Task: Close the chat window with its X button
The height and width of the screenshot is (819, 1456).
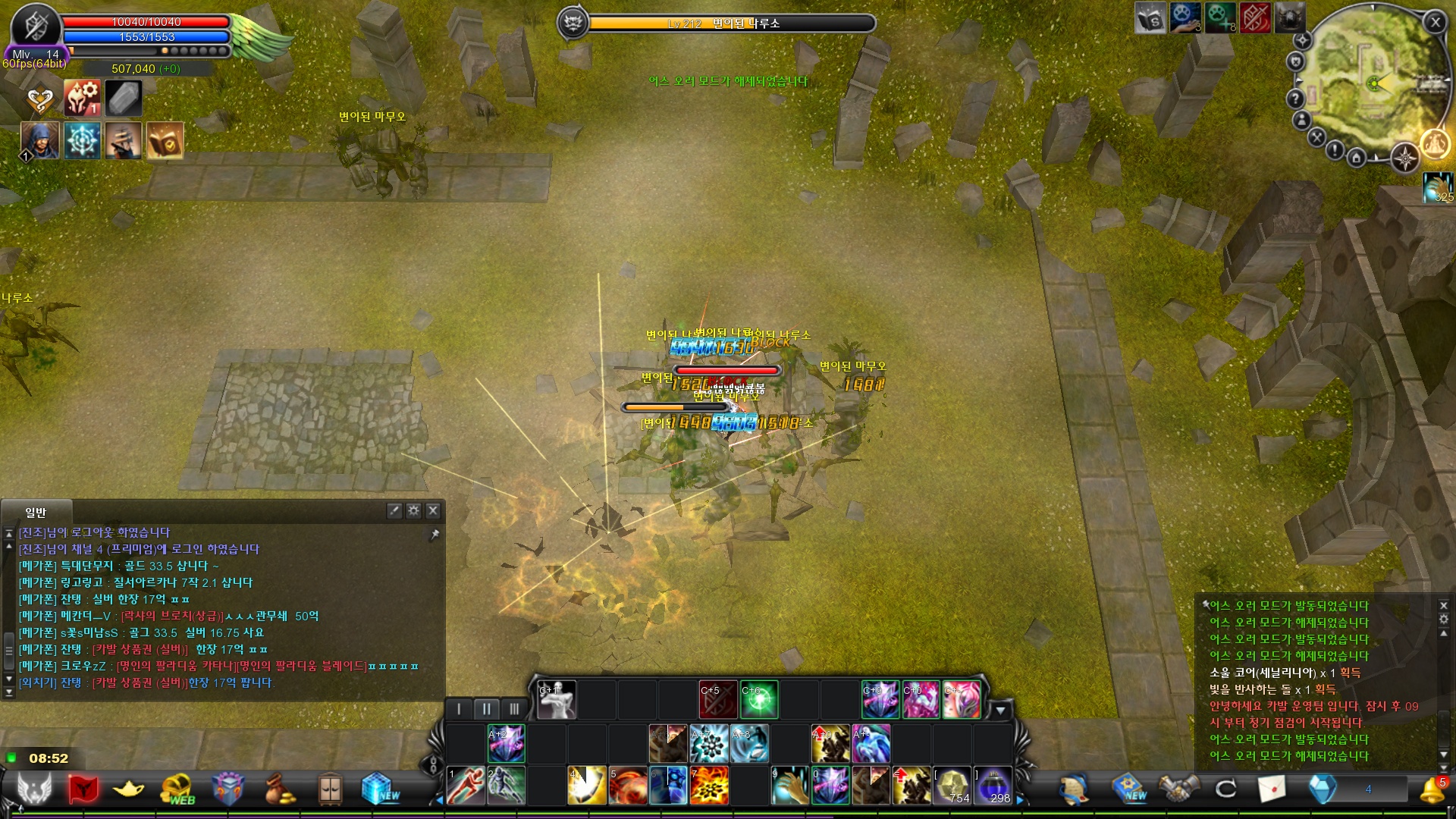Action: pyautogui.click(x=433, y=511)
